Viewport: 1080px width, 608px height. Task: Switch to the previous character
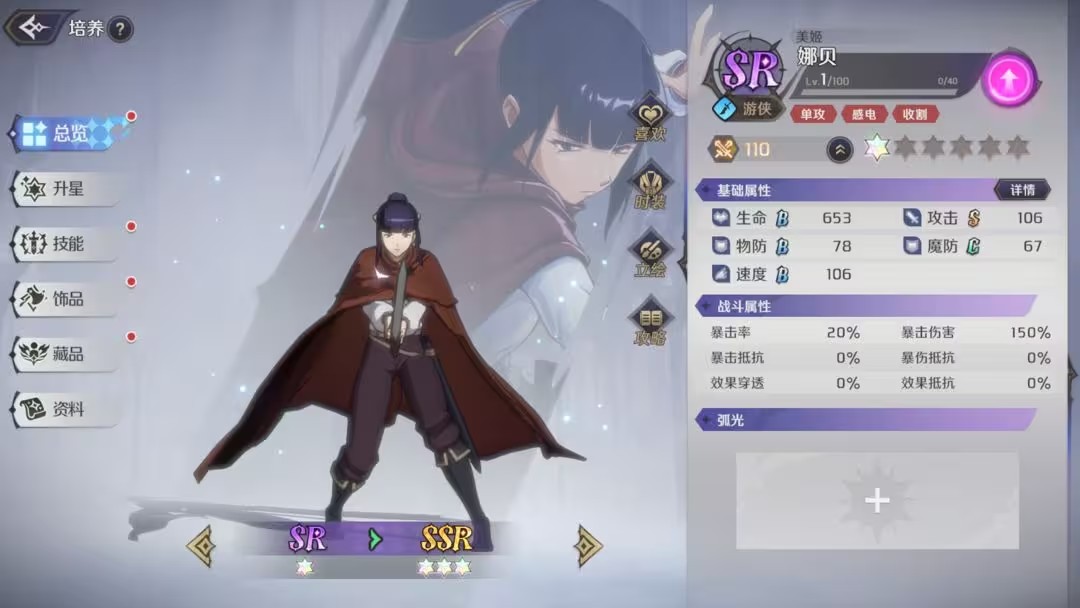[x=200, y=545]
